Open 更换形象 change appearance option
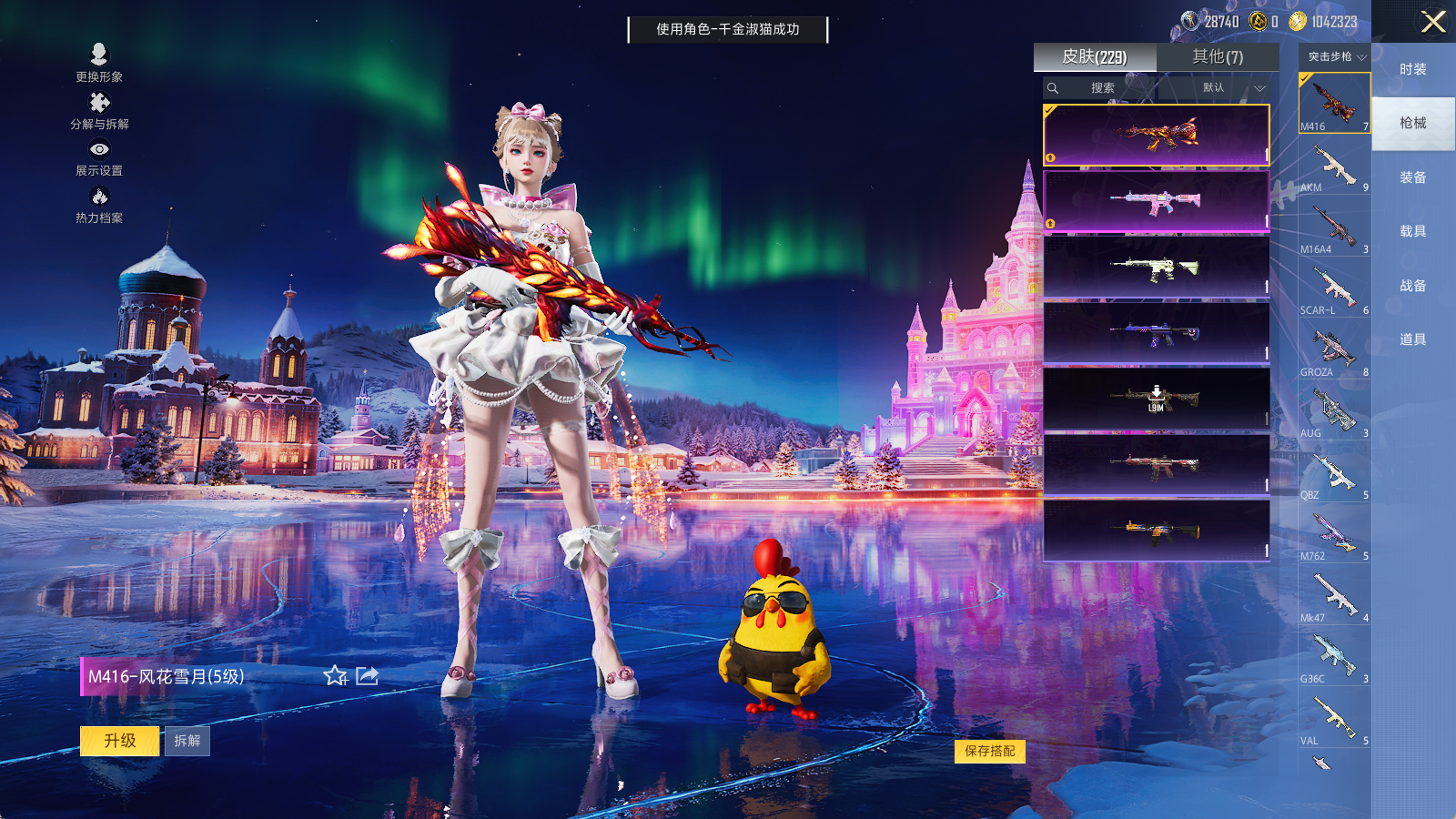 [99, 62]
